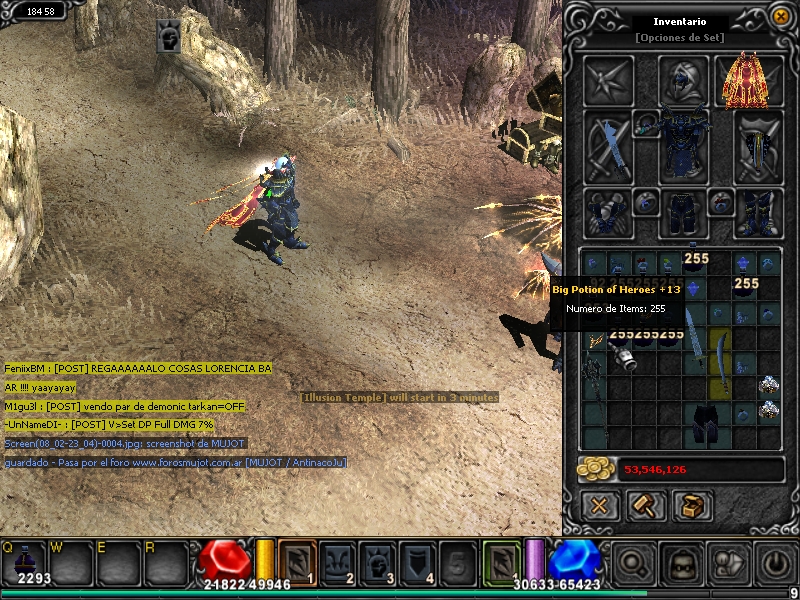Open the hammer repair button
This screenshot has width=800, height=600.
646,506
